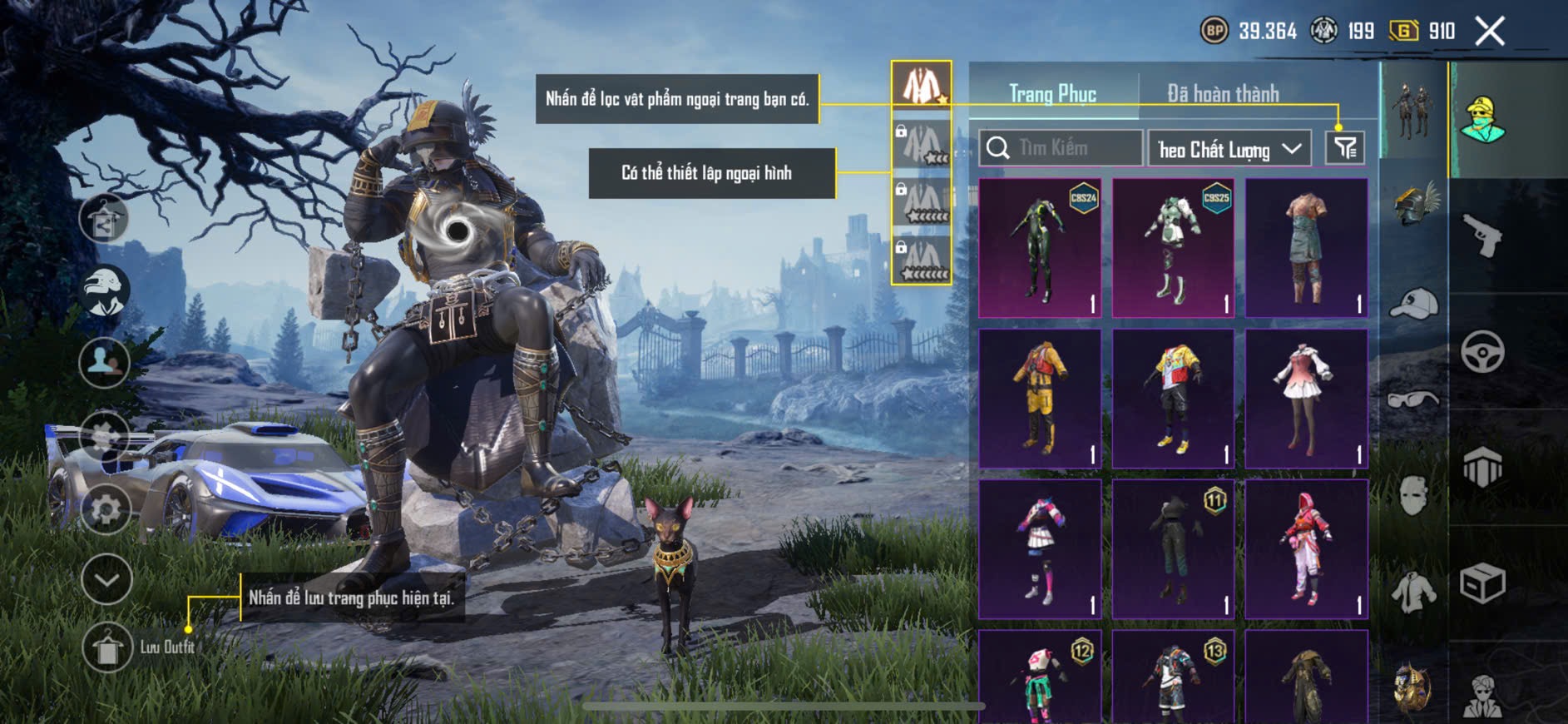Select the first unlocked outfit preset slot
Screen dimensions: 1568x724
[922, 85]
